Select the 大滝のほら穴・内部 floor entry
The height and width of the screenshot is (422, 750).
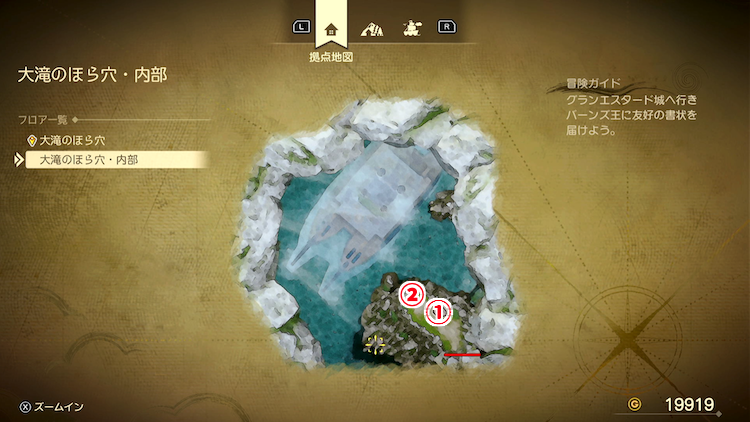click(x=88, y=159)
